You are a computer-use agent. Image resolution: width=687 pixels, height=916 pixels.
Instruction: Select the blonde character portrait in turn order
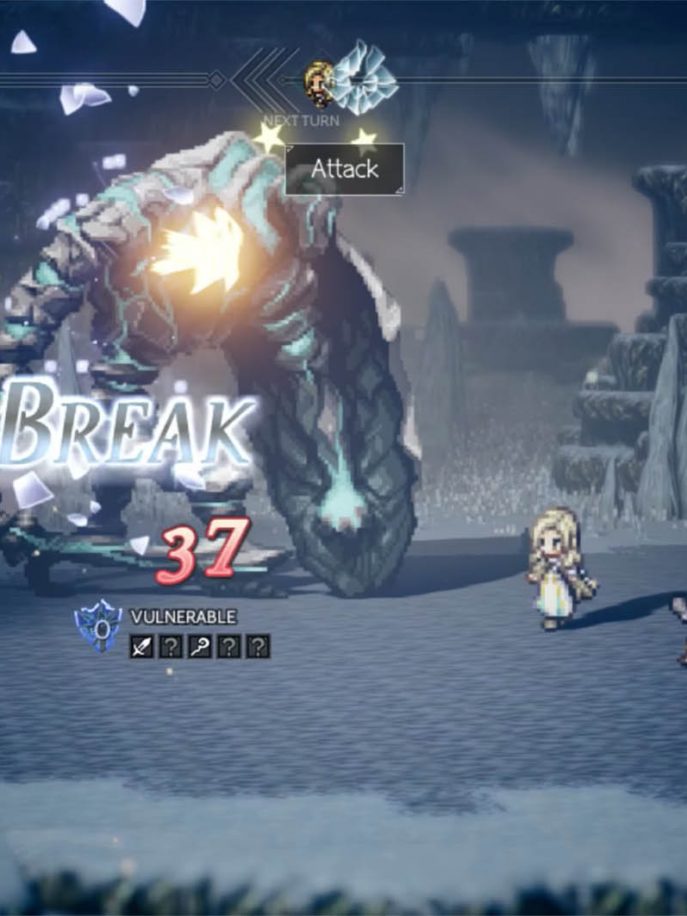pos(320,84)
